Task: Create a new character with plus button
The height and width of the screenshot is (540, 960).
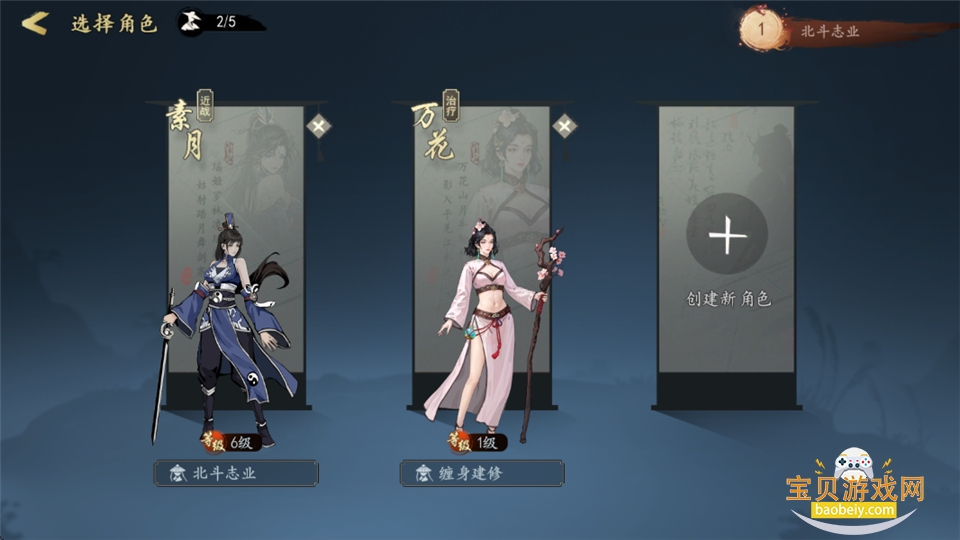Action: click(x=727, y=237)
